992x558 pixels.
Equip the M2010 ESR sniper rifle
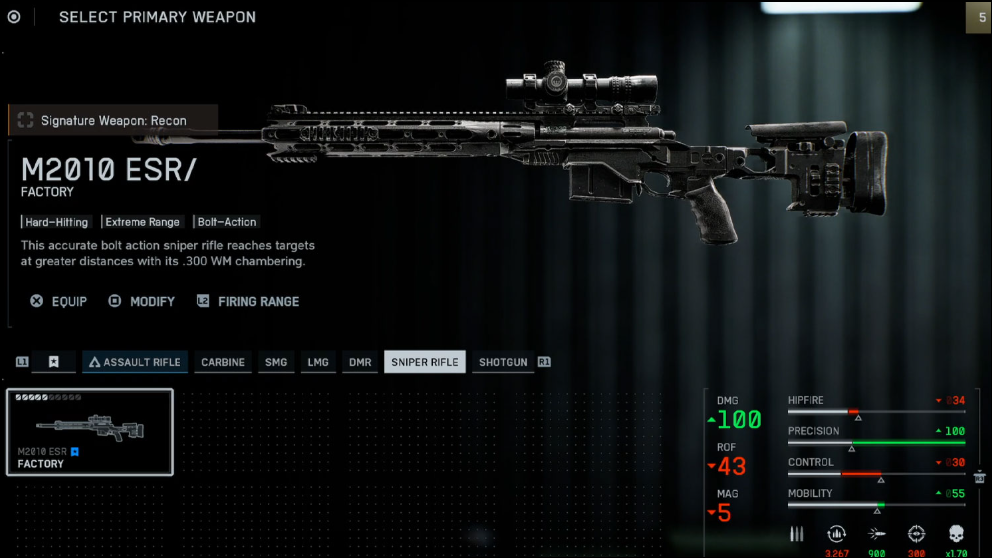[x=59, y=301]
